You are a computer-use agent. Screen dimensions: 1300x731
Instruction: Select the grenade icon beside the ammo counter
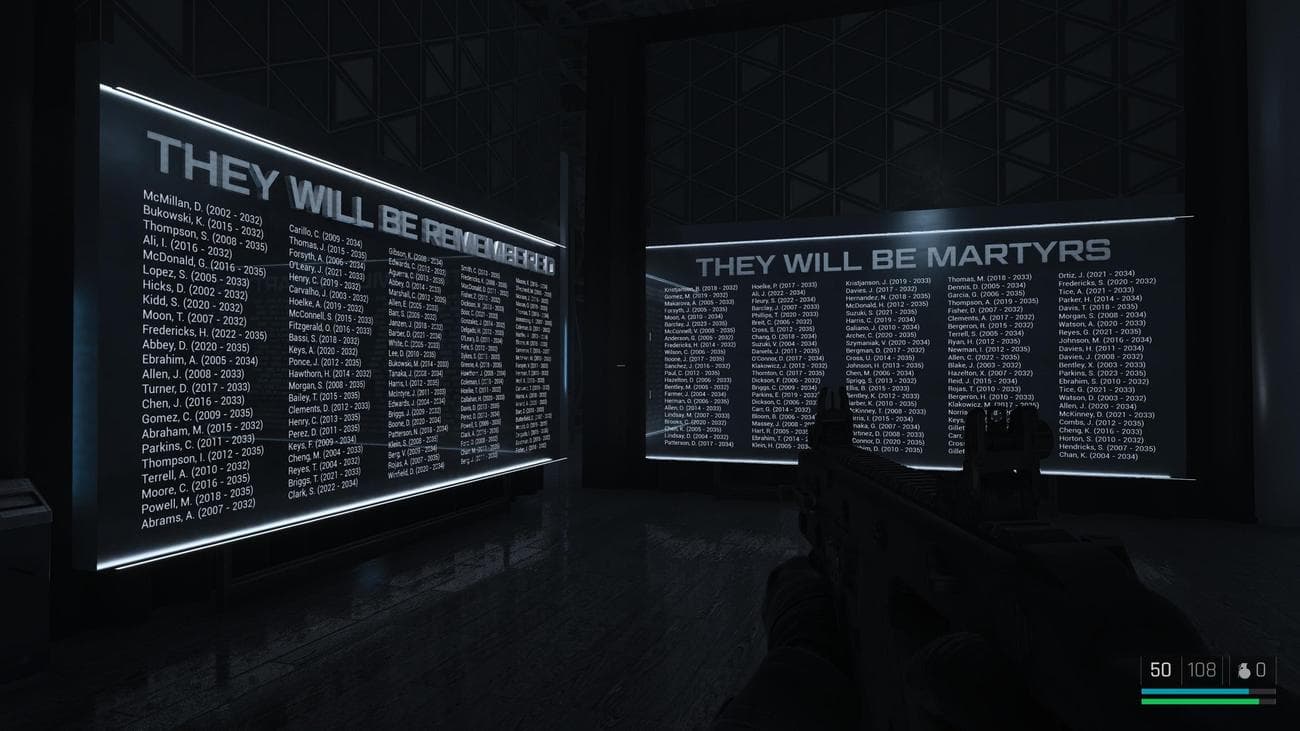pyautogui.click(x=1245, y=670)
